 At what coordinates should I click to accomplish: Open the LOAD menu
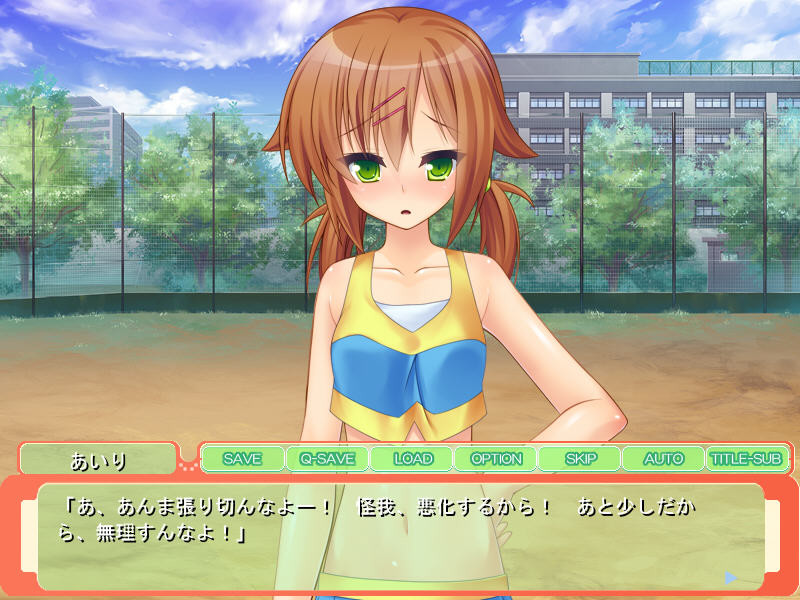tap(412, 459)
